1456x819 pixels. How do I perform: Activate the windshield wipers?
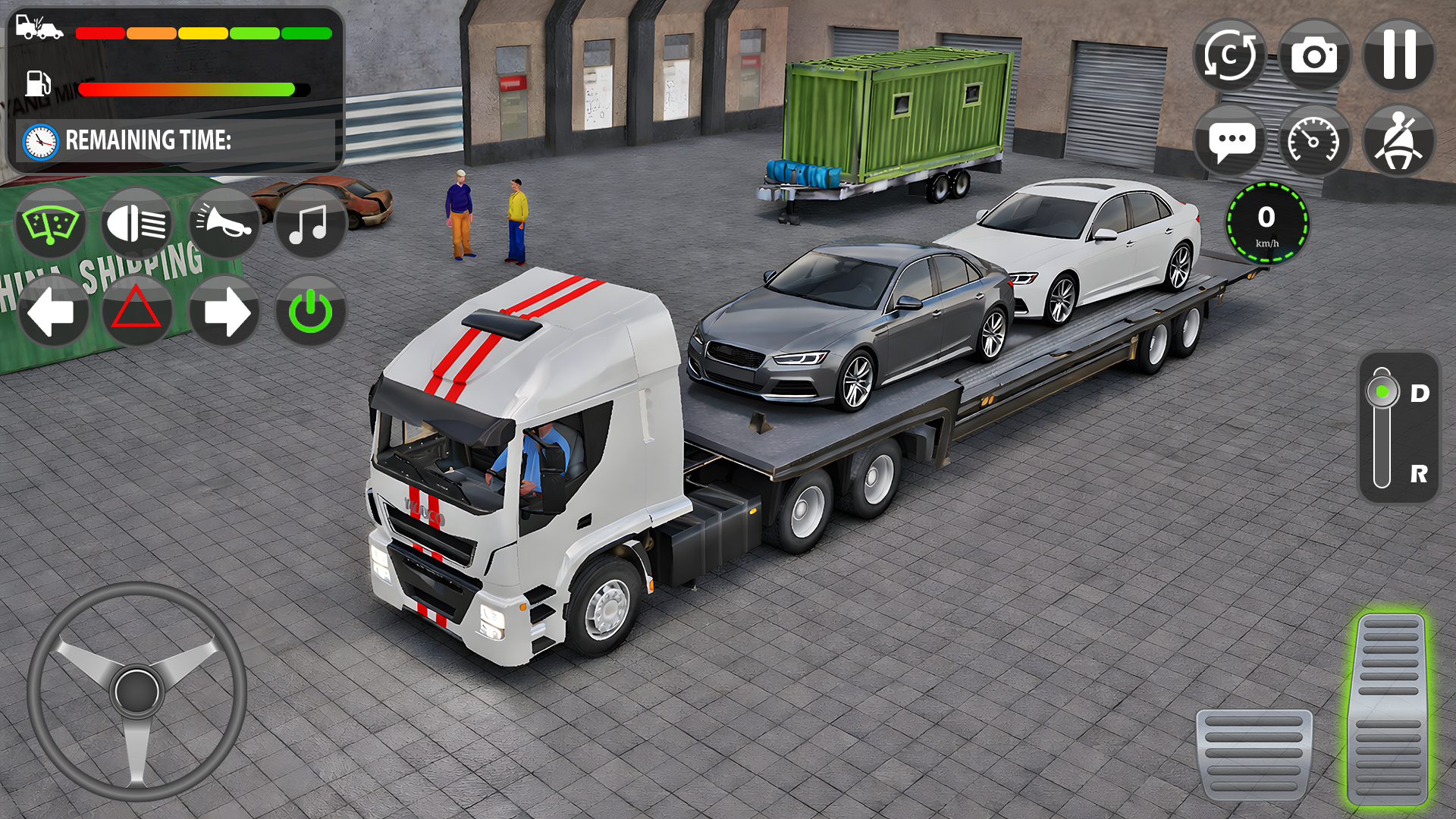coord(51,223)
